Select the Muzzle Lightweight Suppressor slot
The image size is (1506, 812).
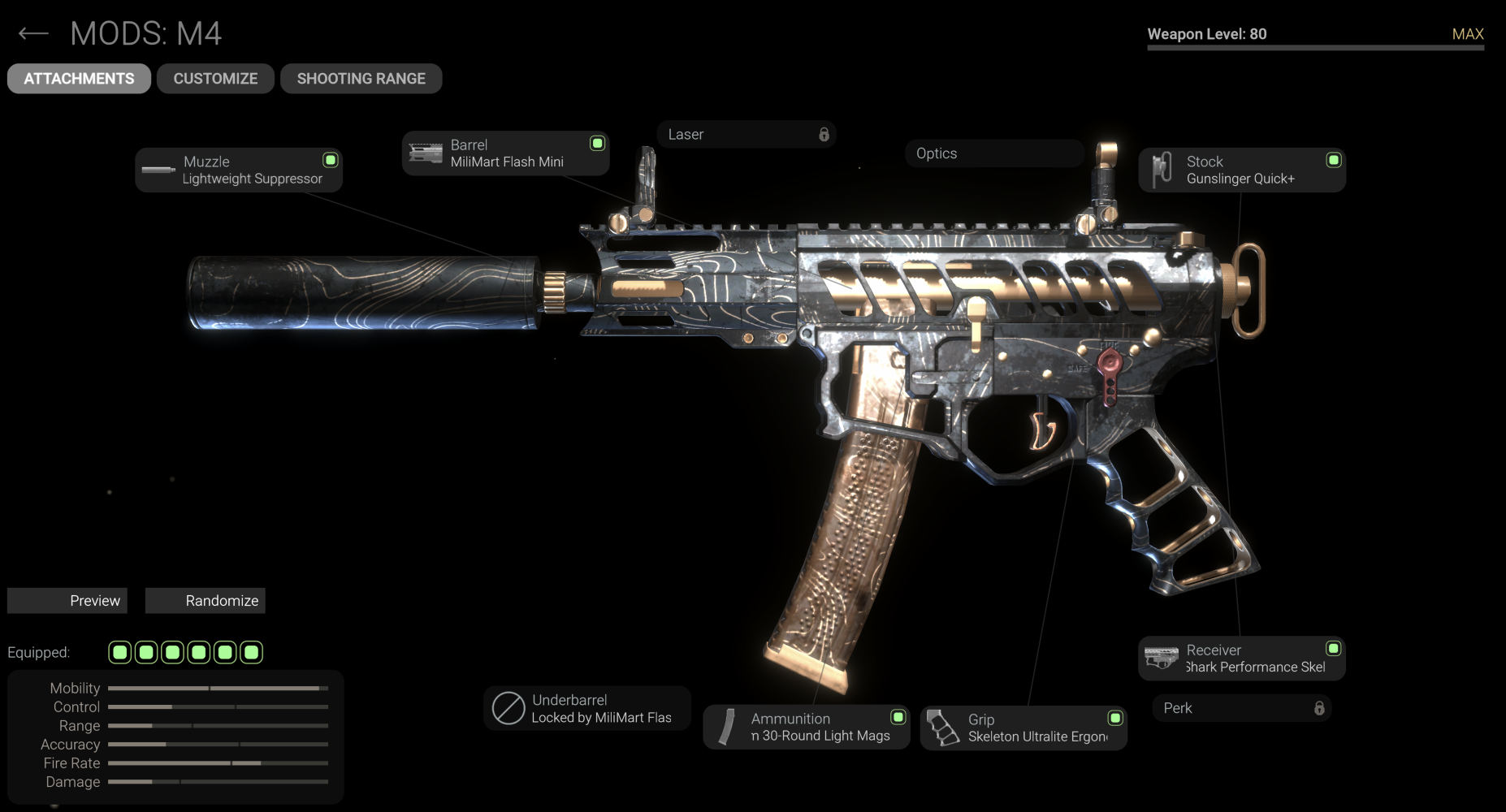point(238,170)
